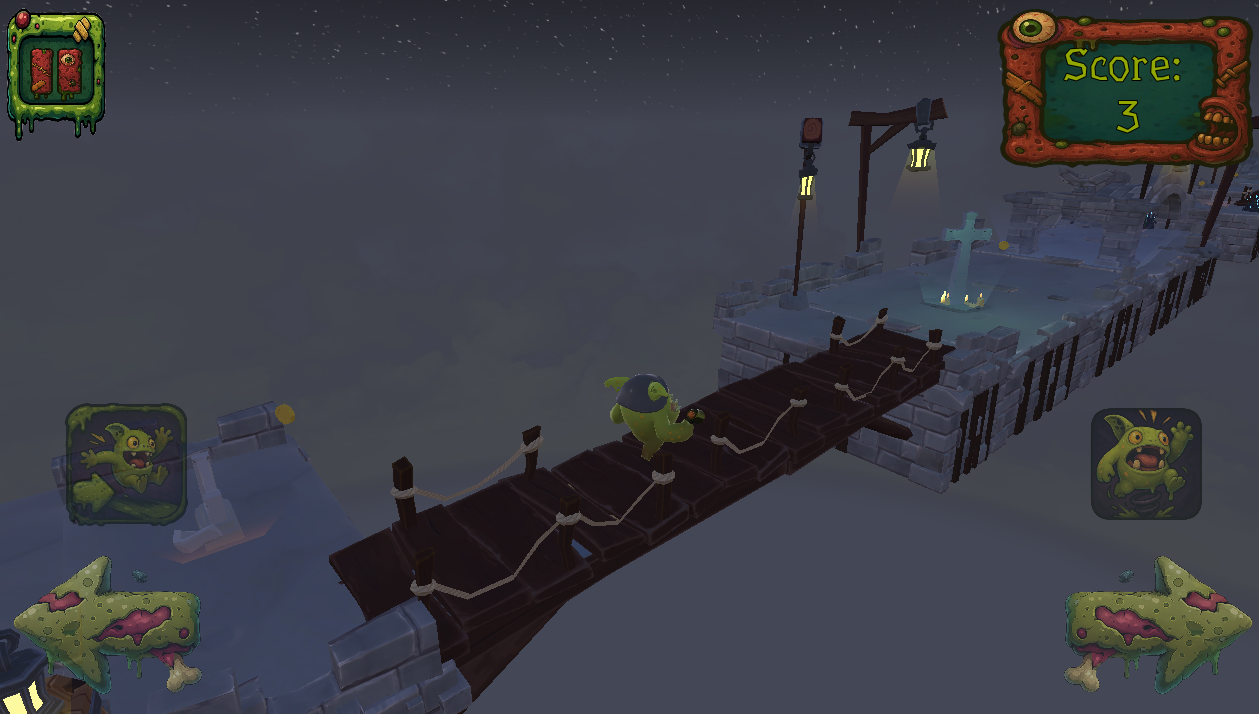Activate the leaping goblin action button
The image size is (1259, 714).
pyautogui.click(x=126, y=463)
